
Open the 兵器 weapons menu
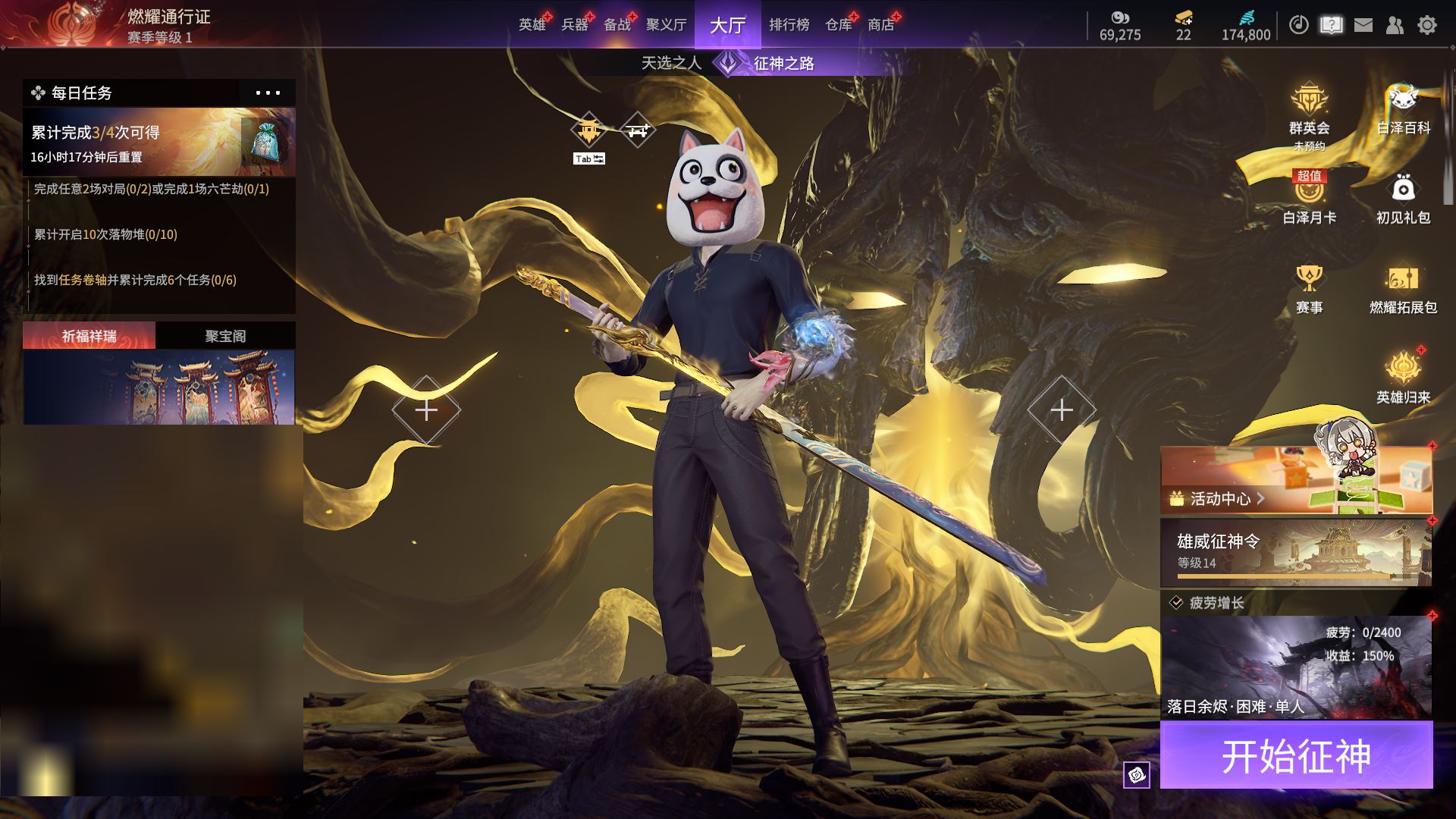(574, 25)
